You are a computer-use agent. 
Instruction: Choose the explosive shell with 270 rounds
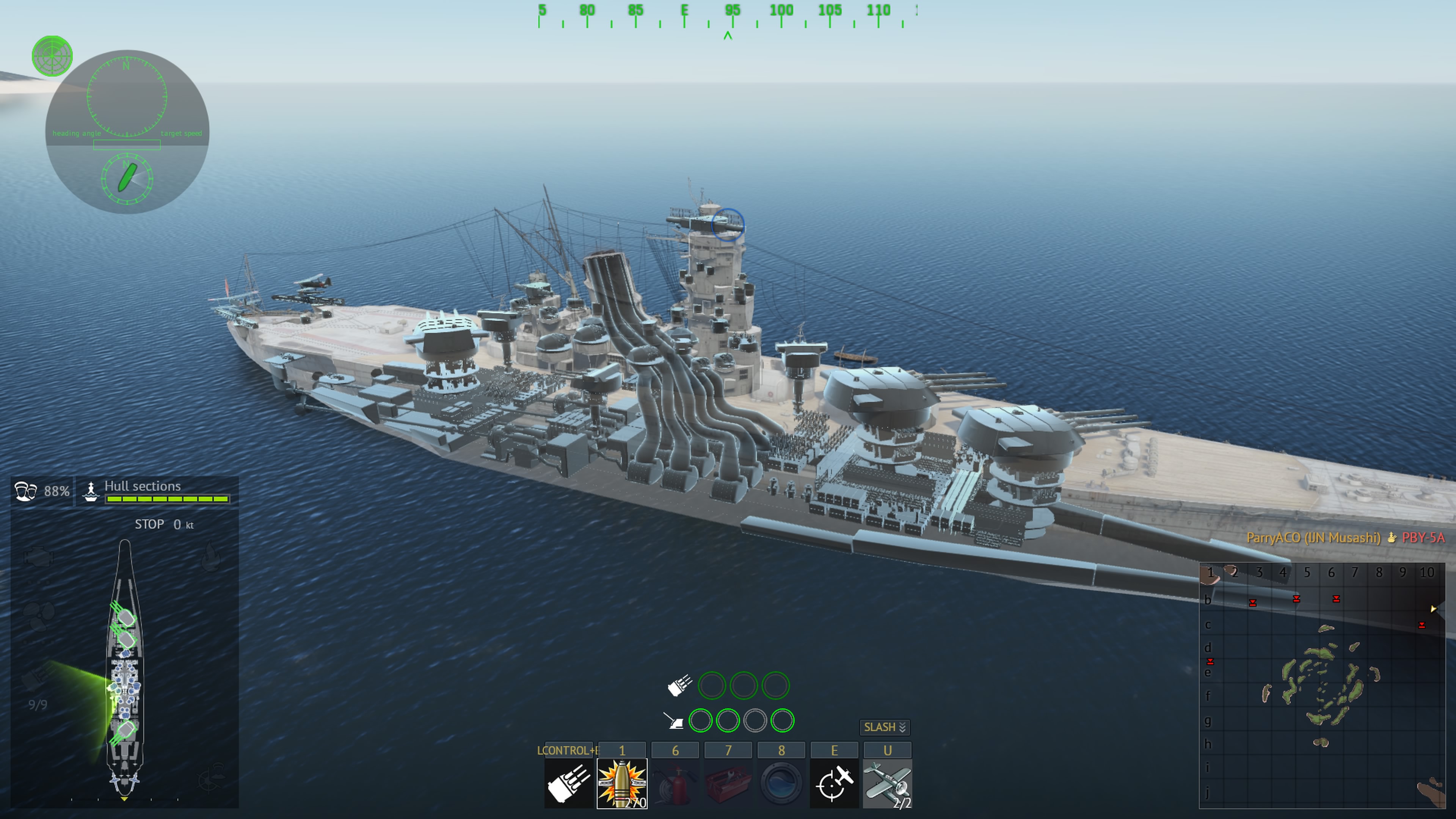click(622, 783)
